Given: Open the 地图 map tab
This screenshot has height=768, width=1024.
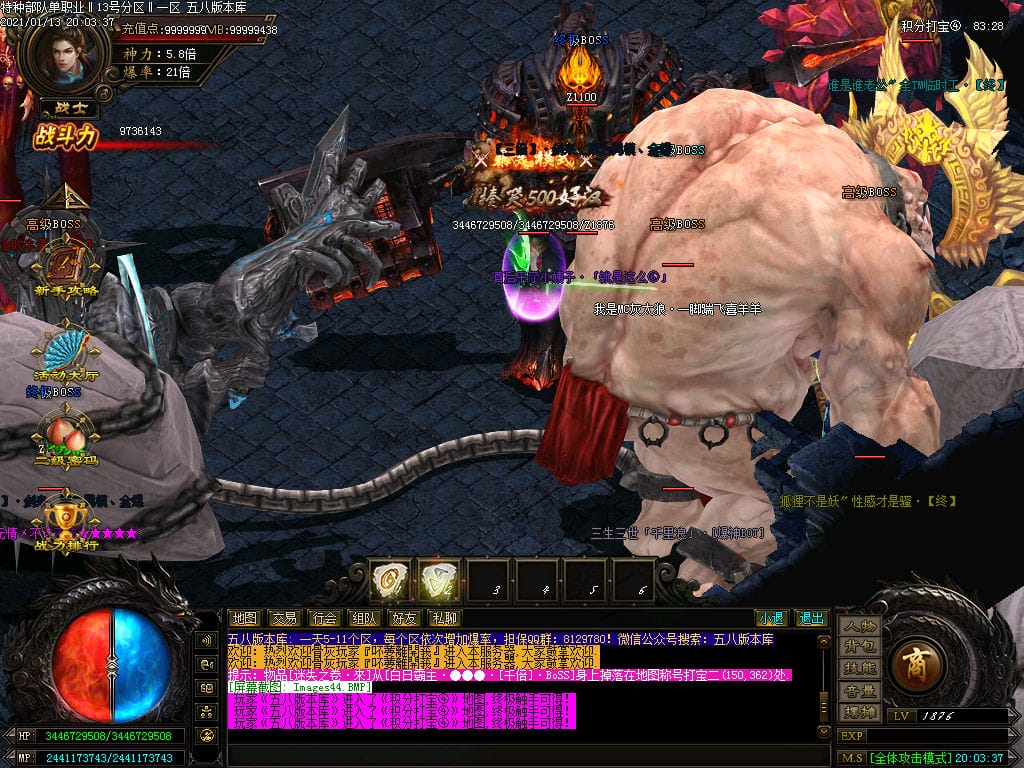Looking at the screenshot, I should [x=245, y=618].
